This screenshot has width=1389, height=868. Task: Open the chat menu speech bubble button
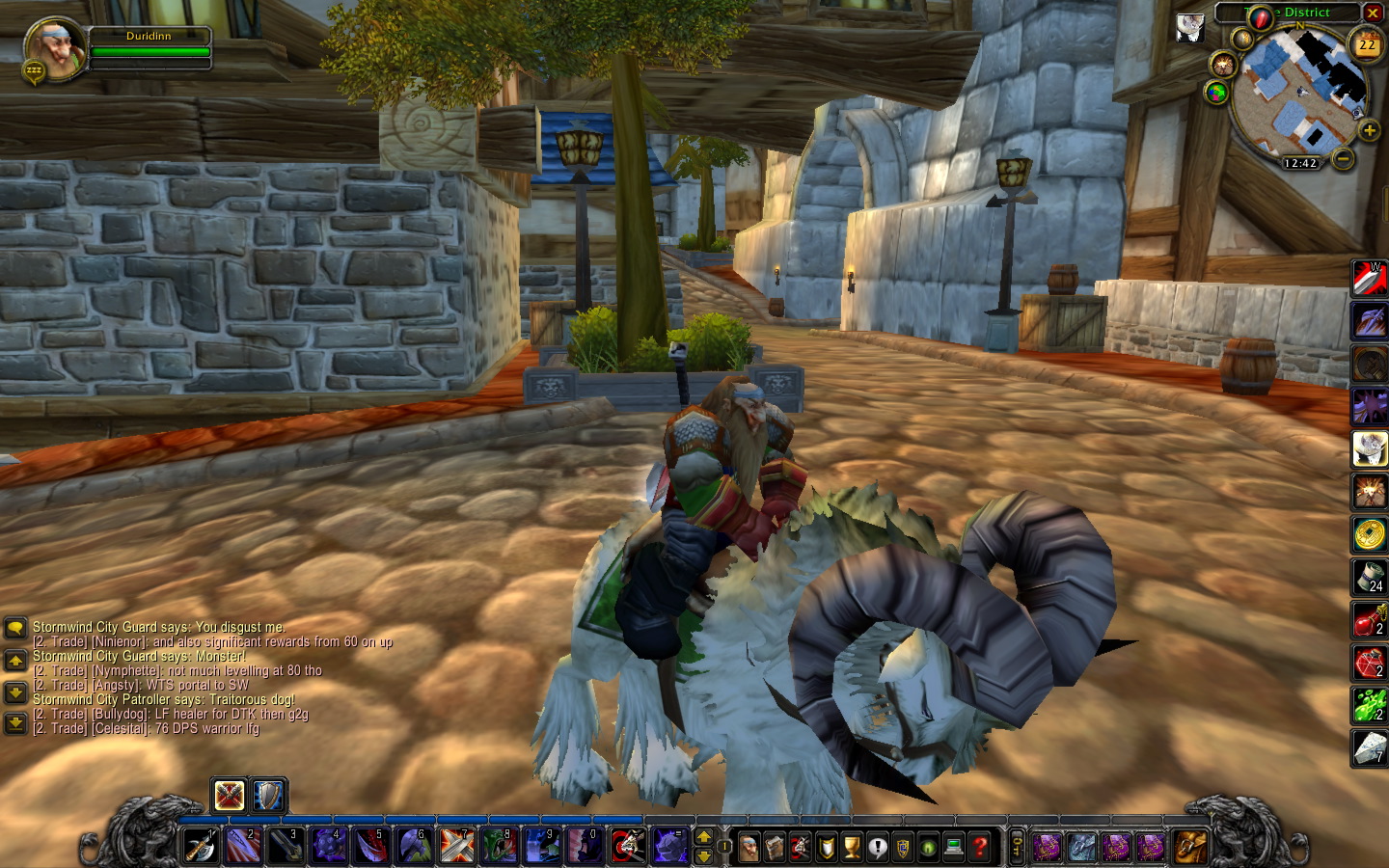pyautogui.click(x=15, y=629)
